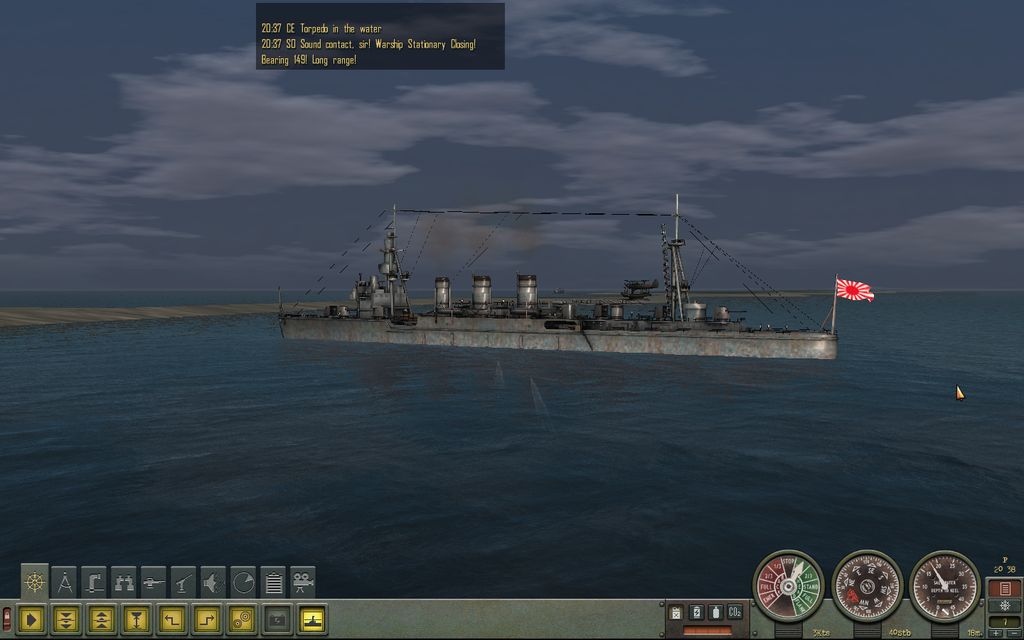Click the yellow right-arrow order button
This screenshot has height=640, width=1024.
pyautogui.click(x=31, y=620)
